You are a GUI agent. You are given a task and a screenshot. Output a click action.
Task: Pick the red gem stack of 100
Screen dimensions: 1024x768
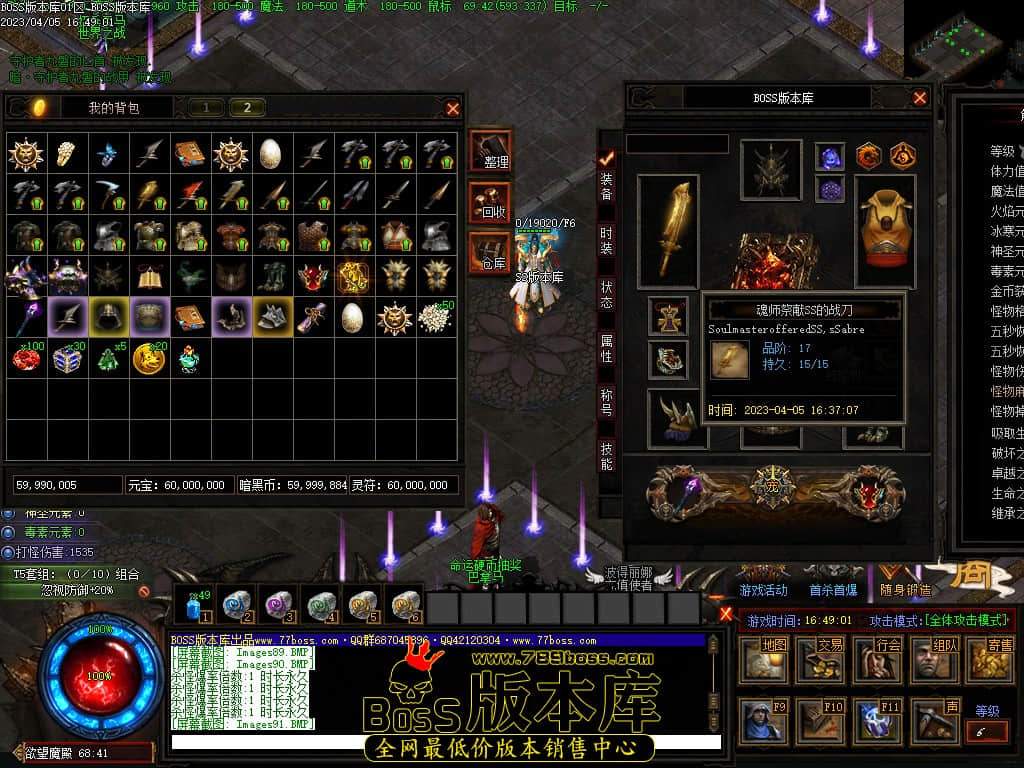[x=30, y=358]
